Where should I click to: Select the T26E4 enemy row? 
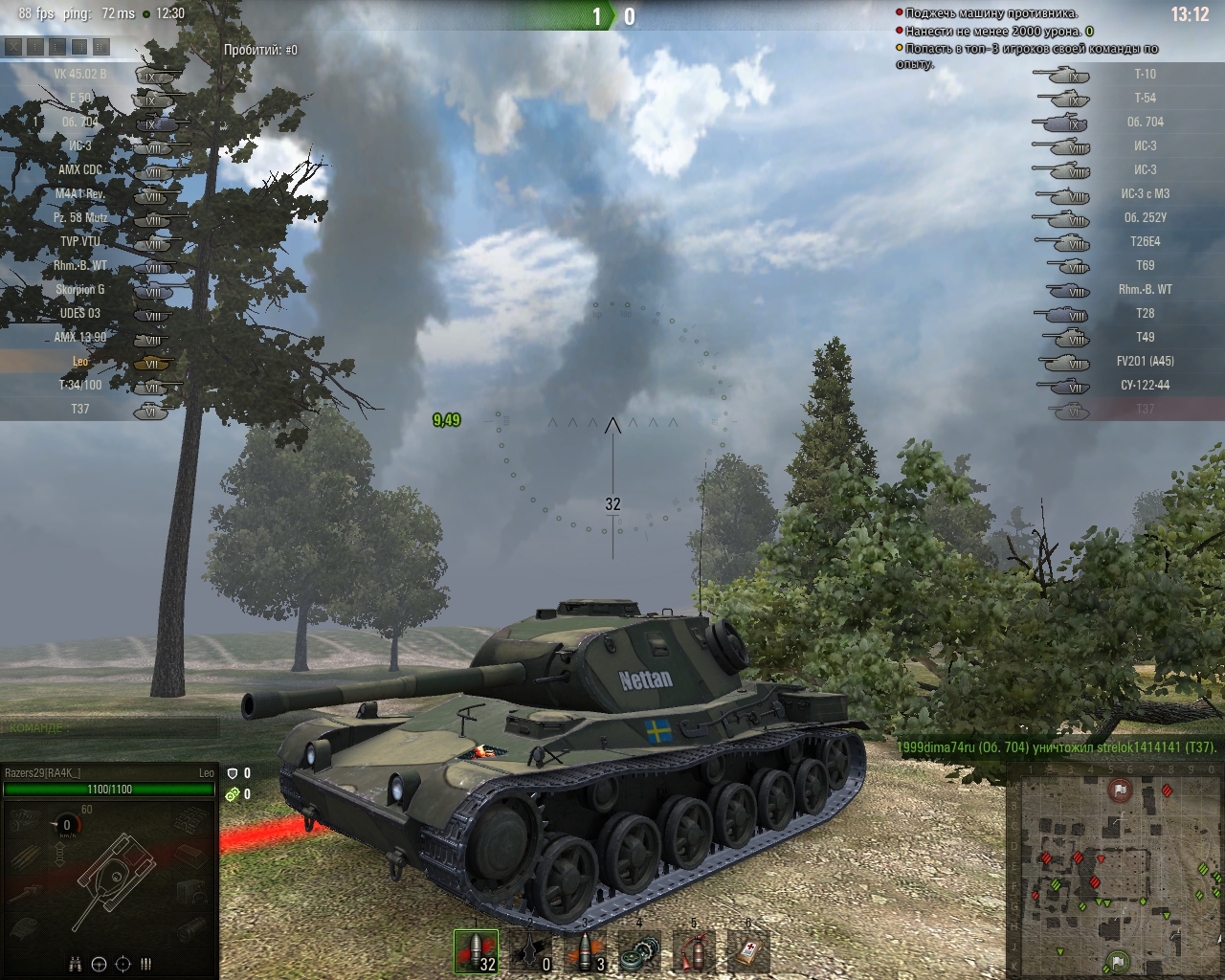[1145, 241]
